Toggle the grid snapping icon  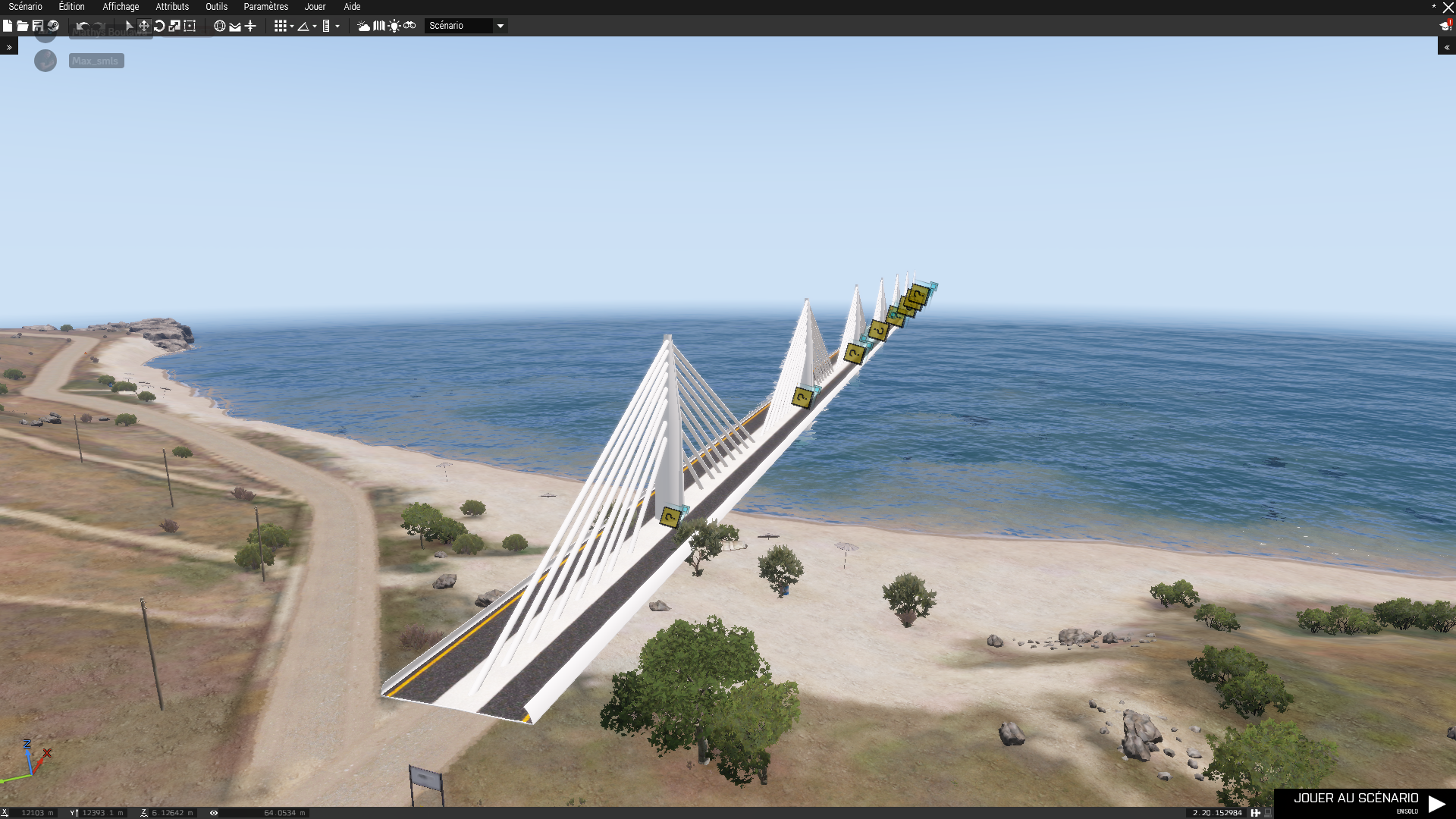(x=281, y=26)
